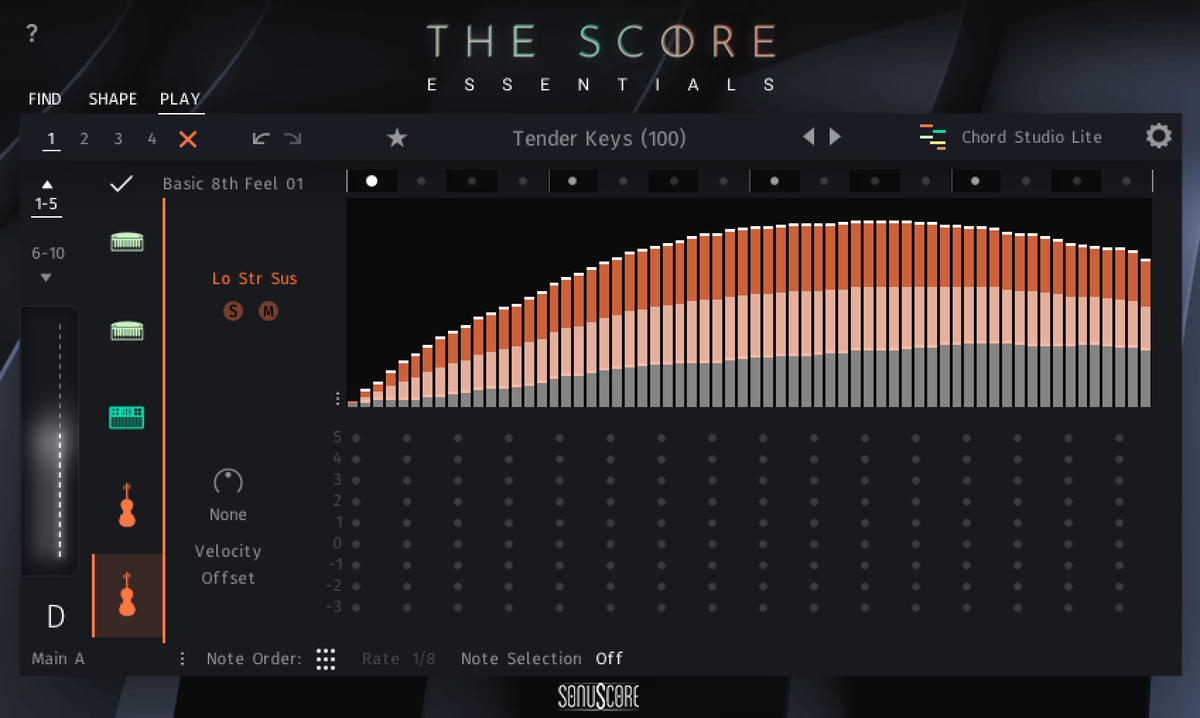Viewport: 1200px width, 718px height.
Task: Open the Note Order grid selector
Action: (325, 659)
